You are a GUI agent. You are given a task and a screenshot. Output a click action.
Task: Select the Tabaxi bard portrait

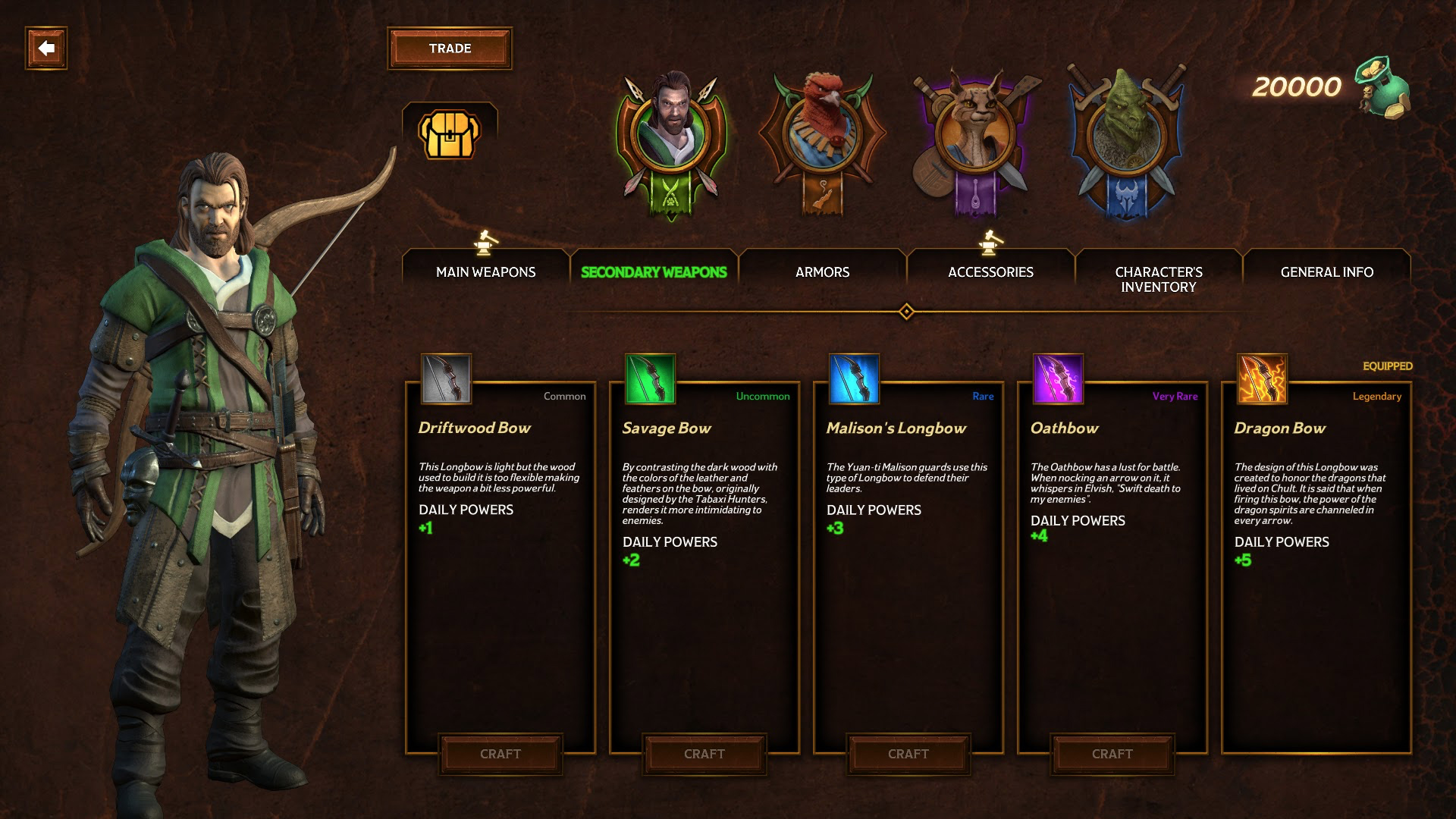point(975,136)
